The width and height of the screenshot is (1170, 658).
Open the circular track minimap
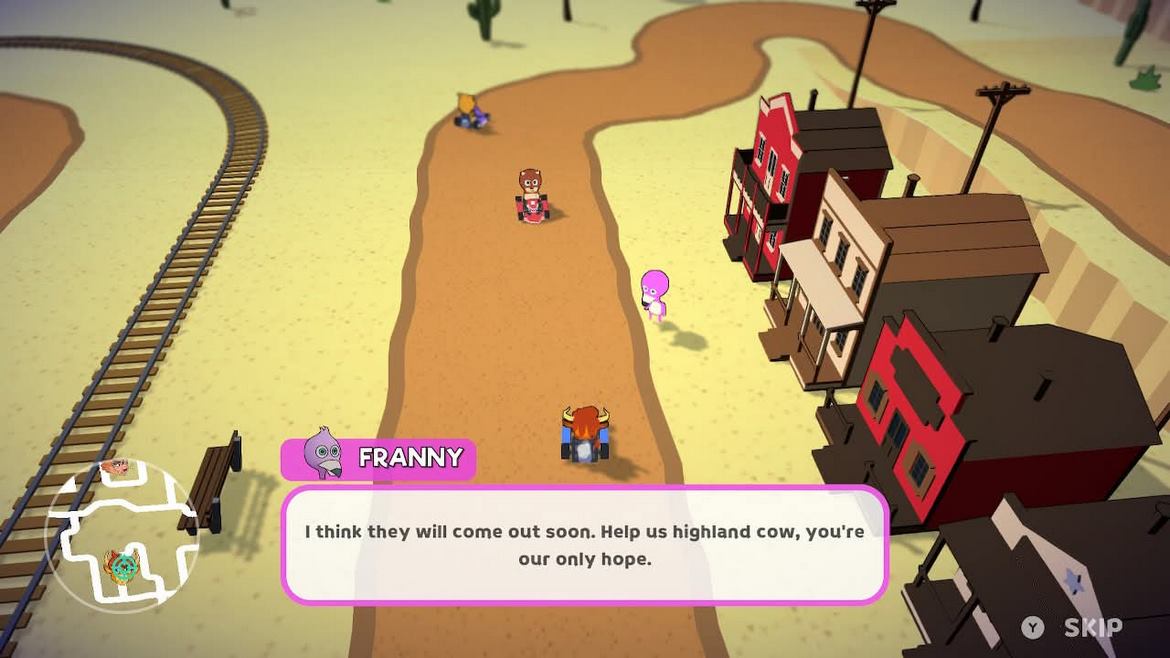[121, 535]
